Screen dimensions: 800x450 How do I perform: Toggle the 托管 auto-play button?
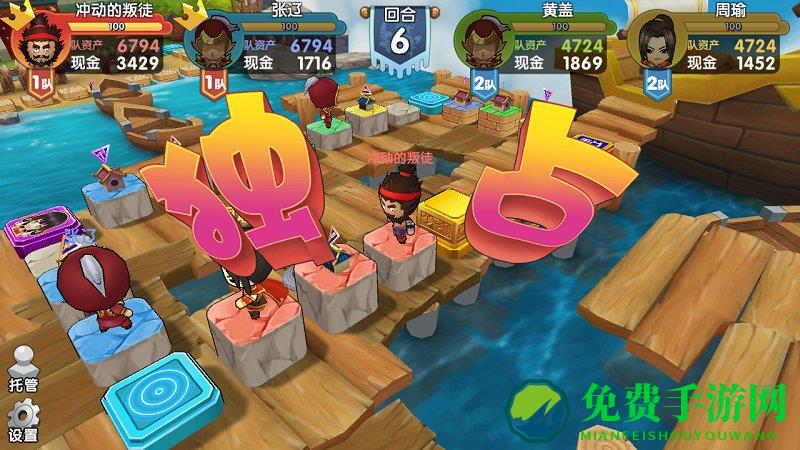(x=22, y=367)
